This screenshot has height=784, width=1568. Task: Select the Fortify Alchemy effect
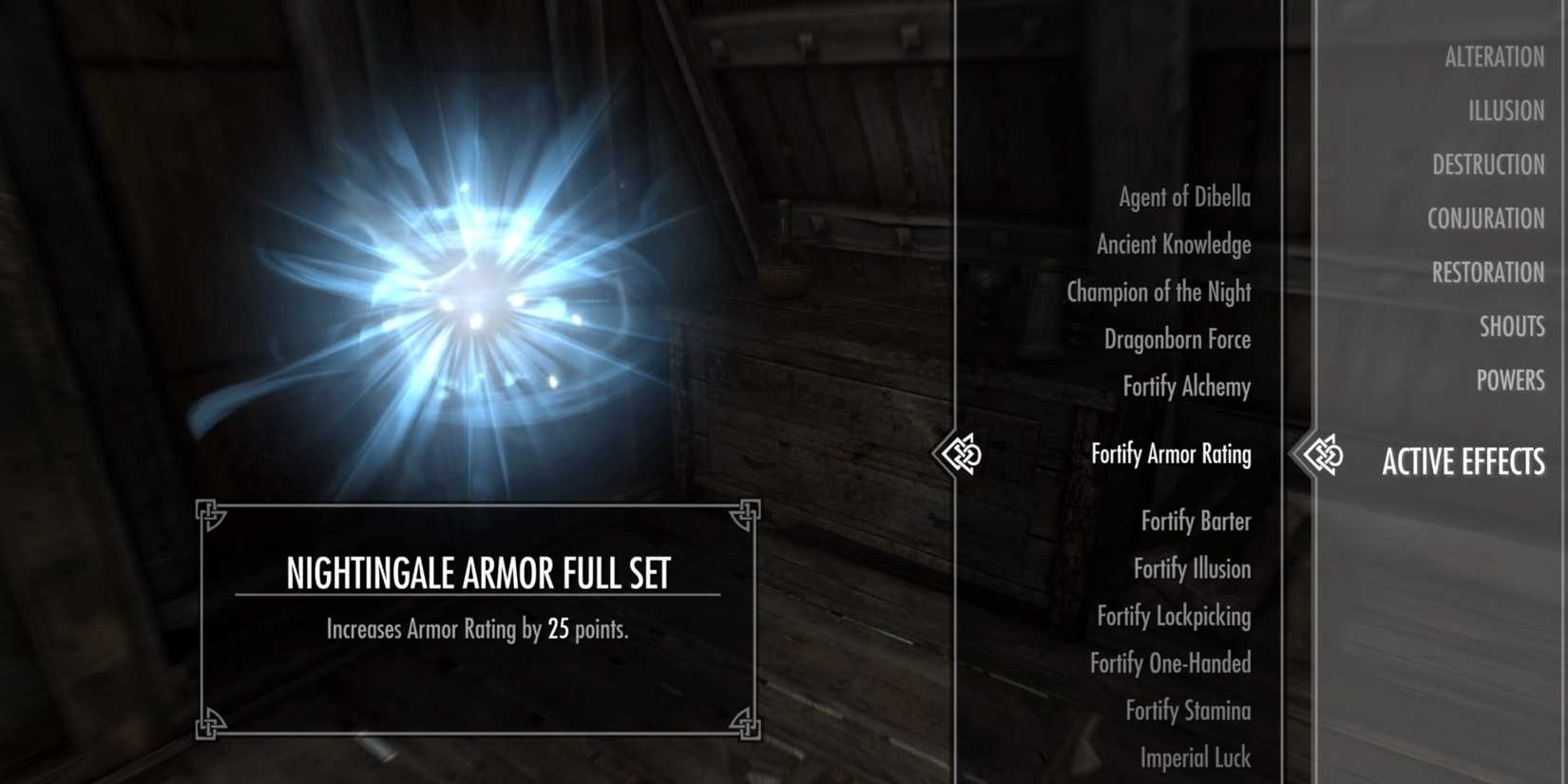(1185, 387)
